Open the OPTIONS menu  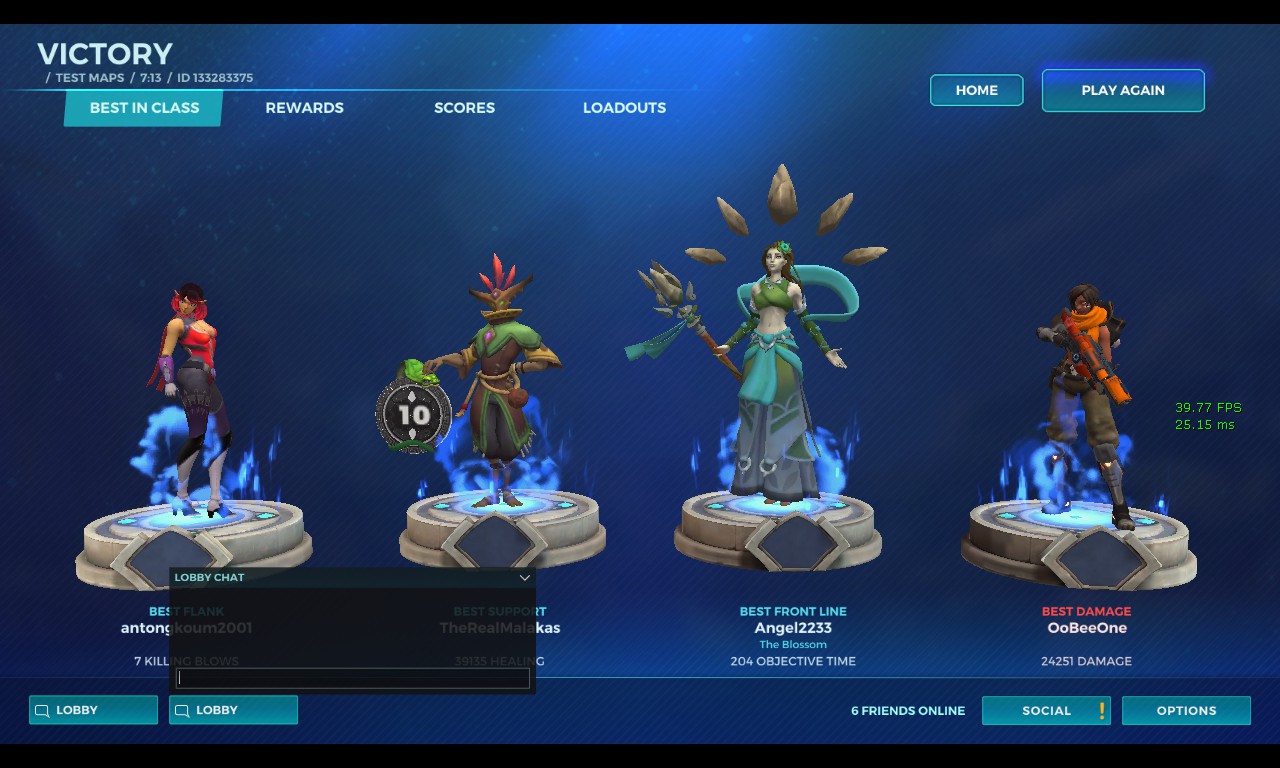(x=1186, y=710)
